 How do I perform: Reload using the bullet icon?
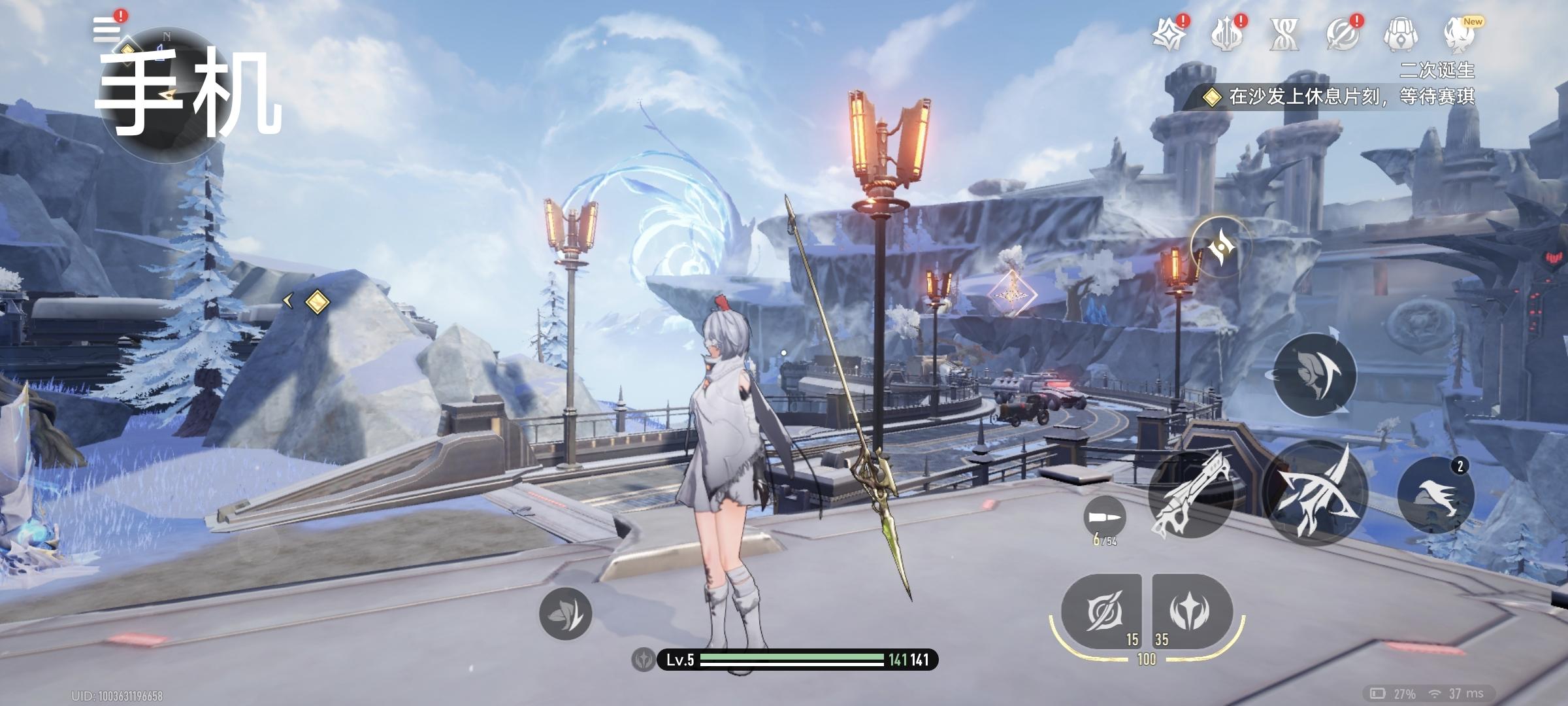1105,518
